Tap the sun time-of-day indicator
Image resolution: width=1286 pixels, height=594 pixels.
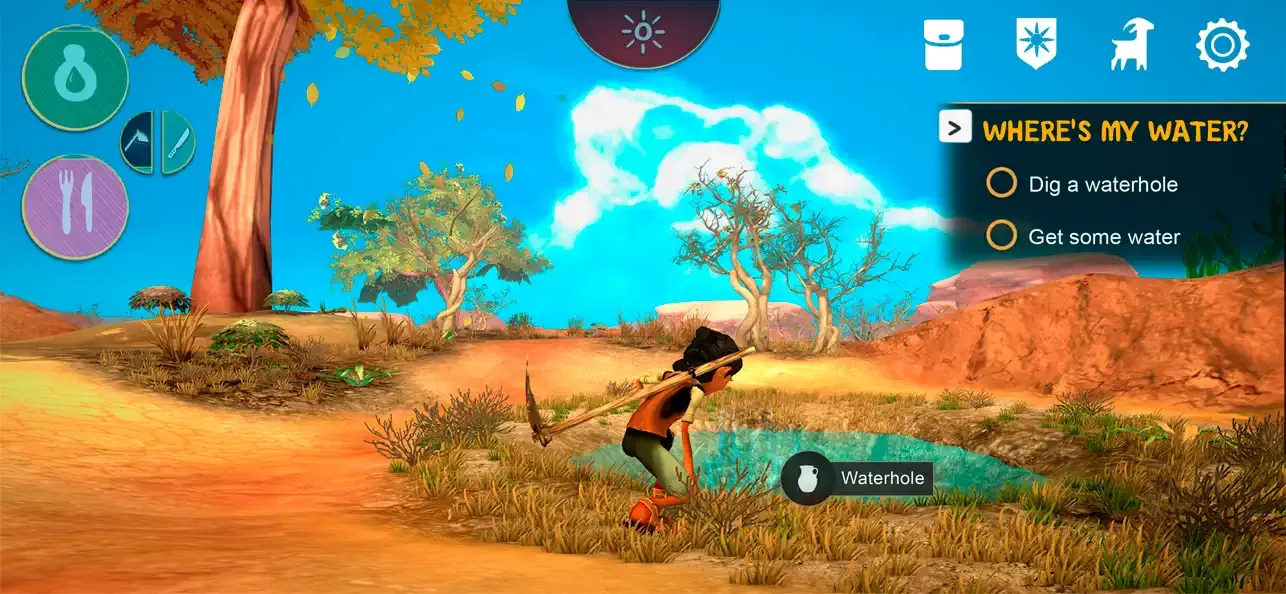point(643,32)
